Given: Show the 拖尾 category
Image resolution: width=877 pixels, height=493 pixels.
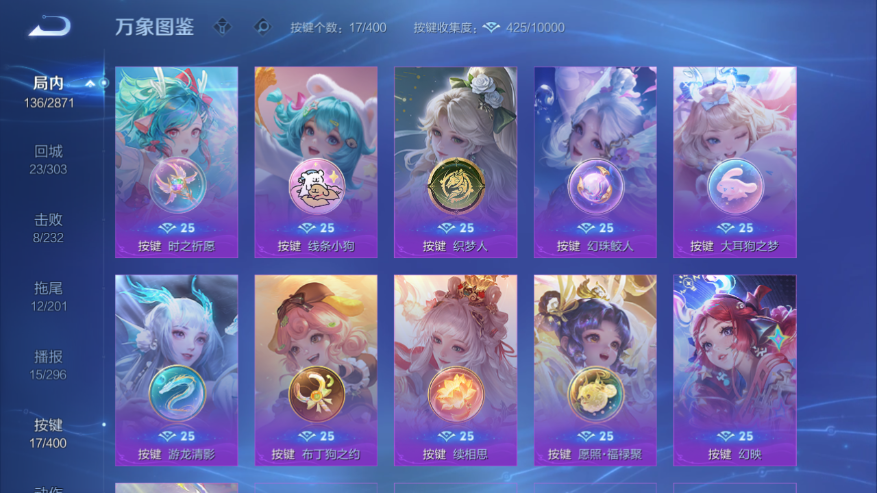Looking at the screenshot, I should 48,294.
